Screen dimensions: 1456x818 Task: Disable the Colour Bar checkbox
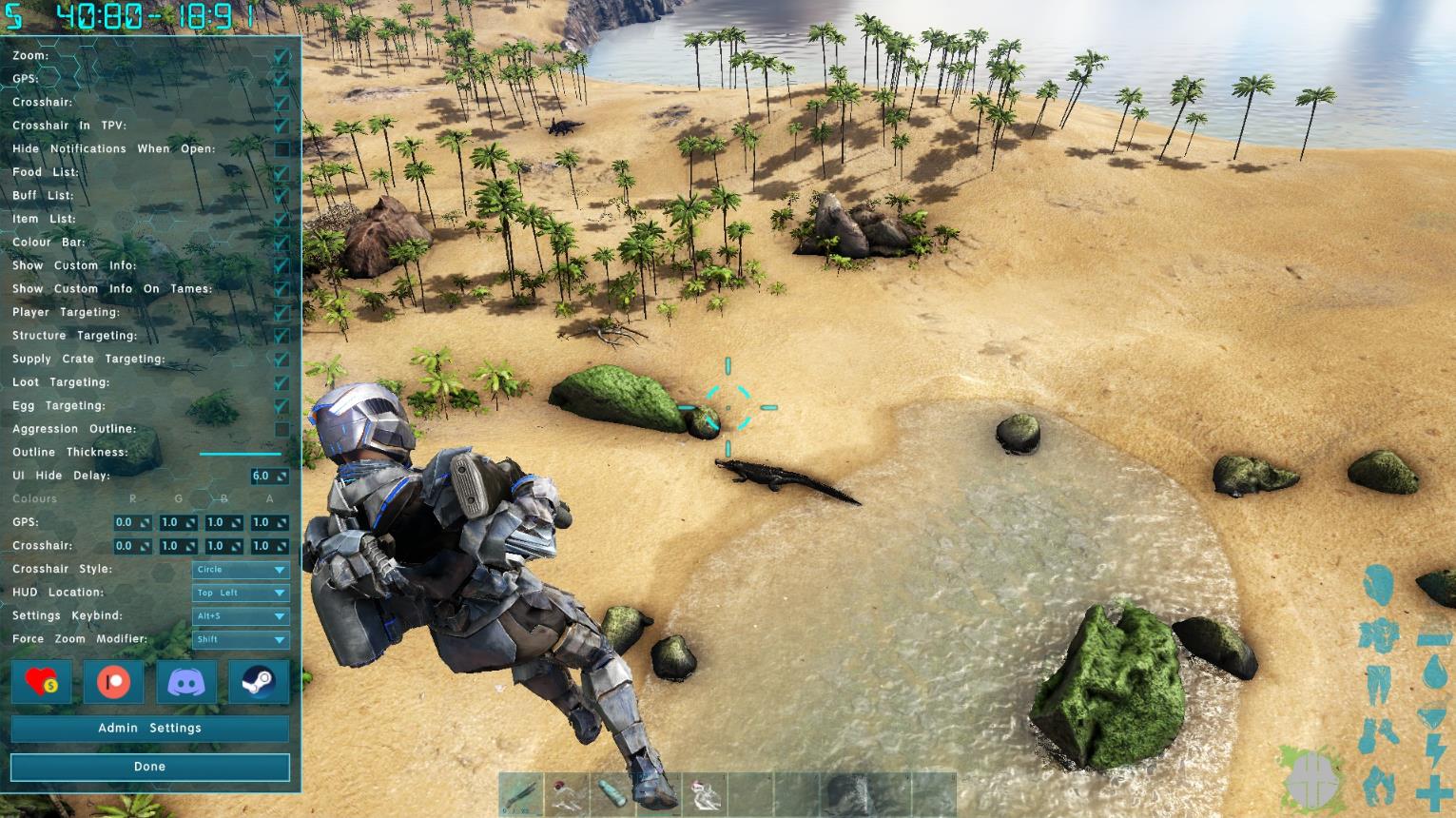click(281, 243)
